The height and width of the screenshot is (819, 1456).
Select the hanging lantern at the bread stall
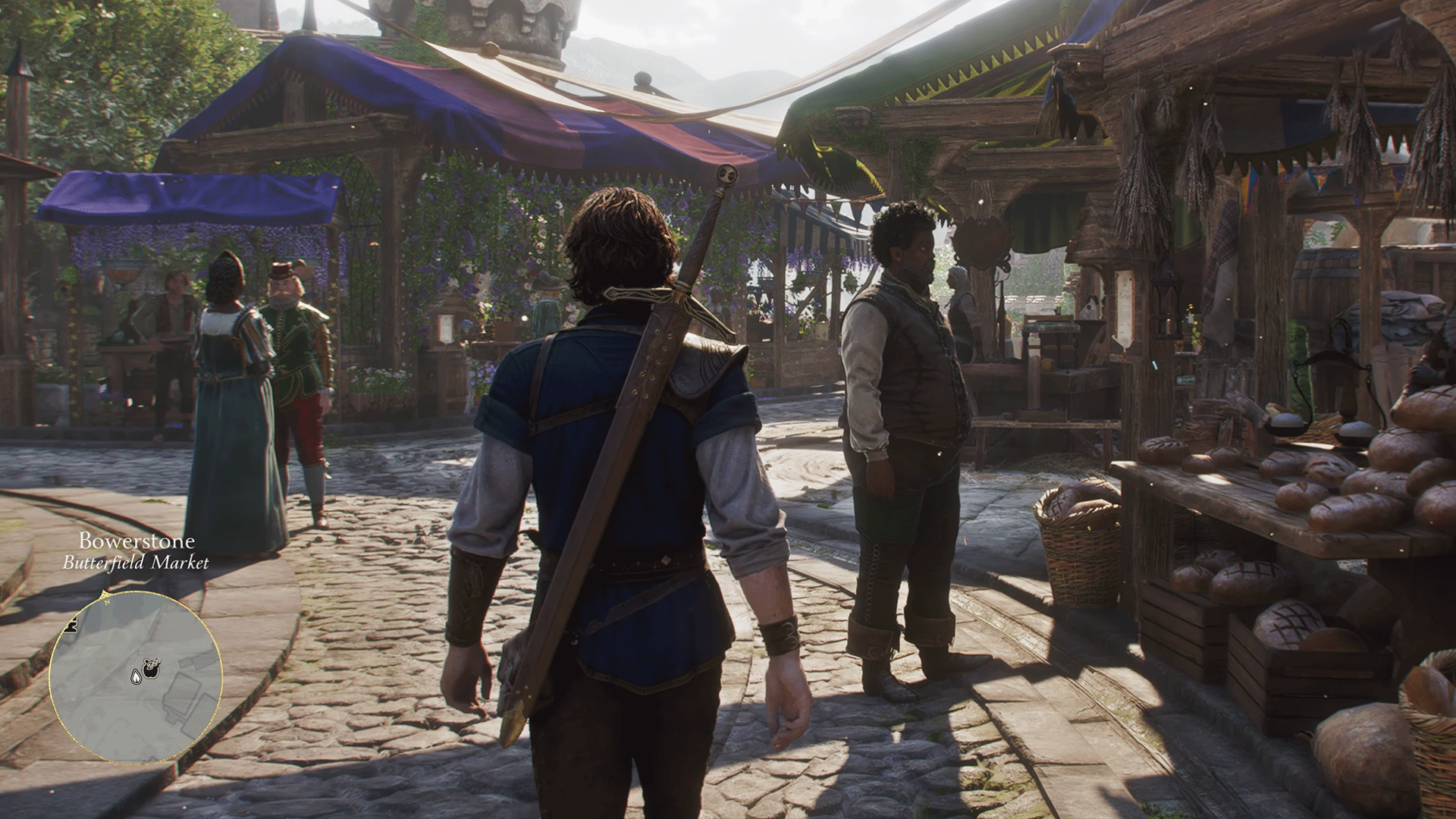coord(1166,301)
